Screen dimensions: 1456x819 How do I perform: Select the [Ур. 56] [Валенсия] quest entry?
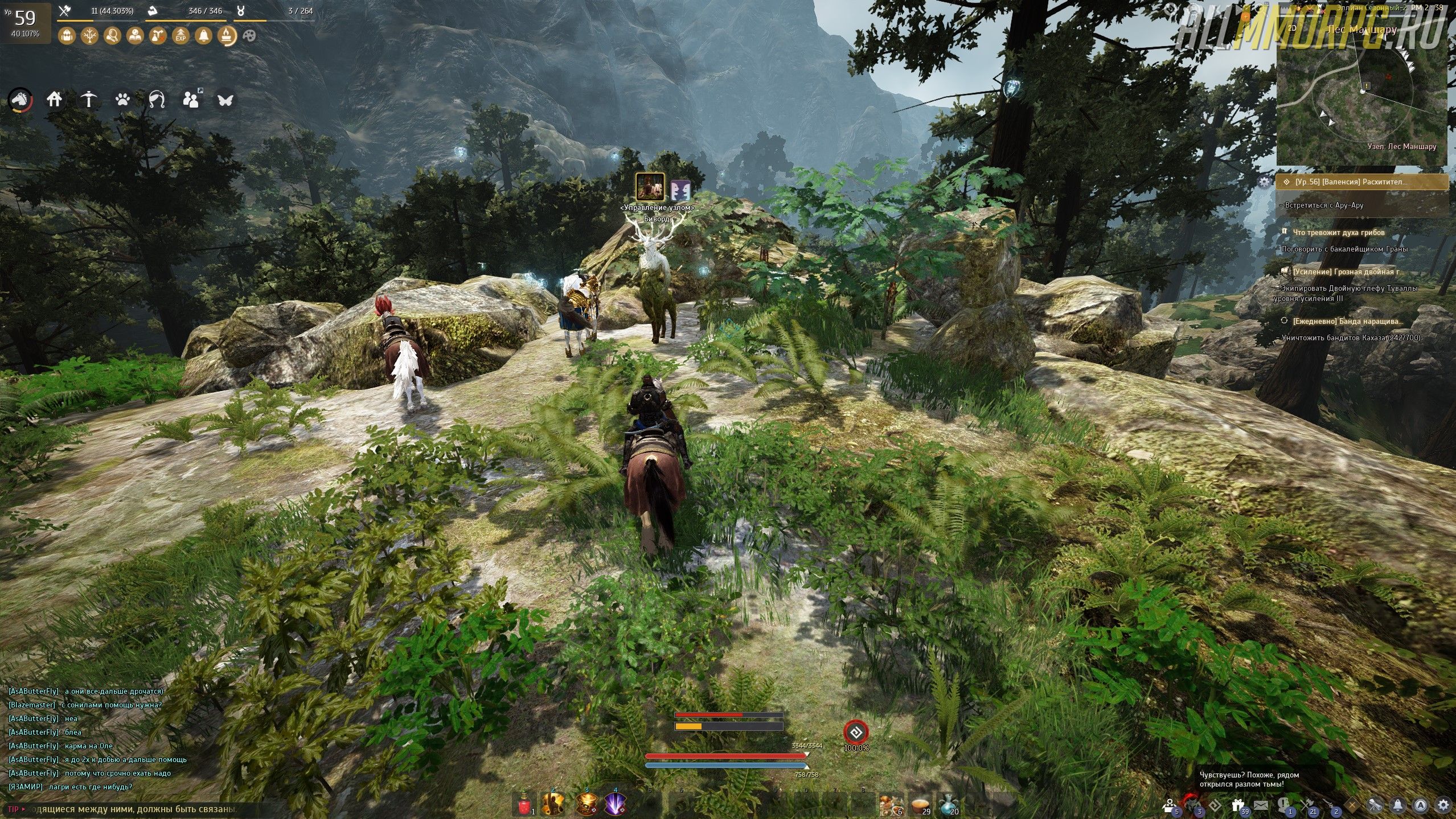(1362, 182)
